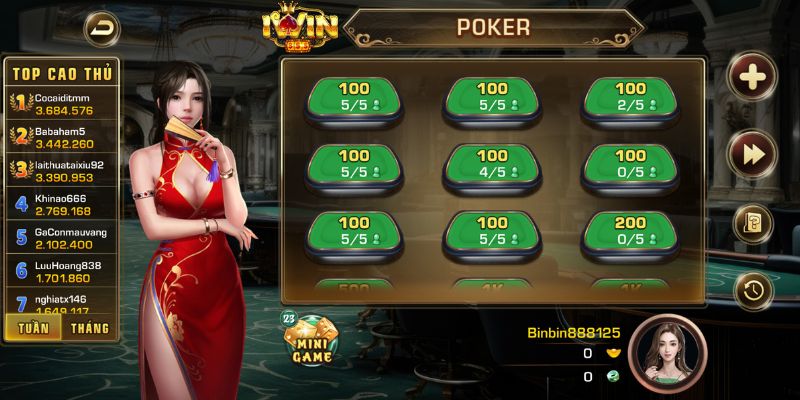
Task: Select rank 4 player Khinao666
Action: click(x=62, y=204)
